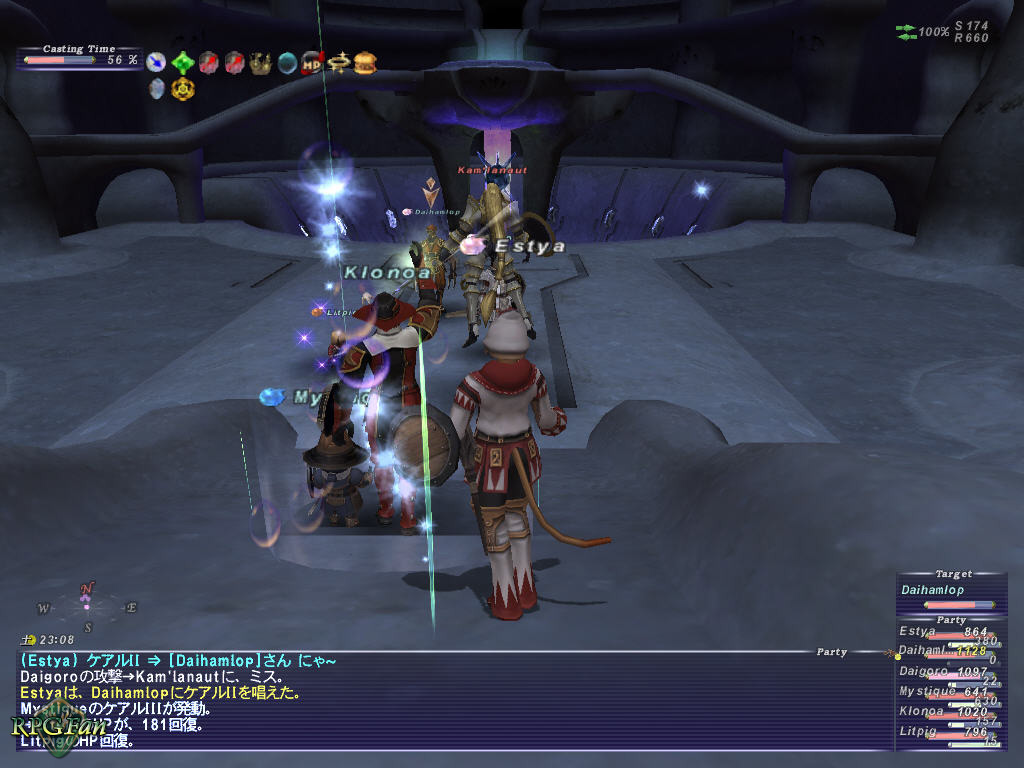Click the green crystal status effect icon

pos(182,63)
